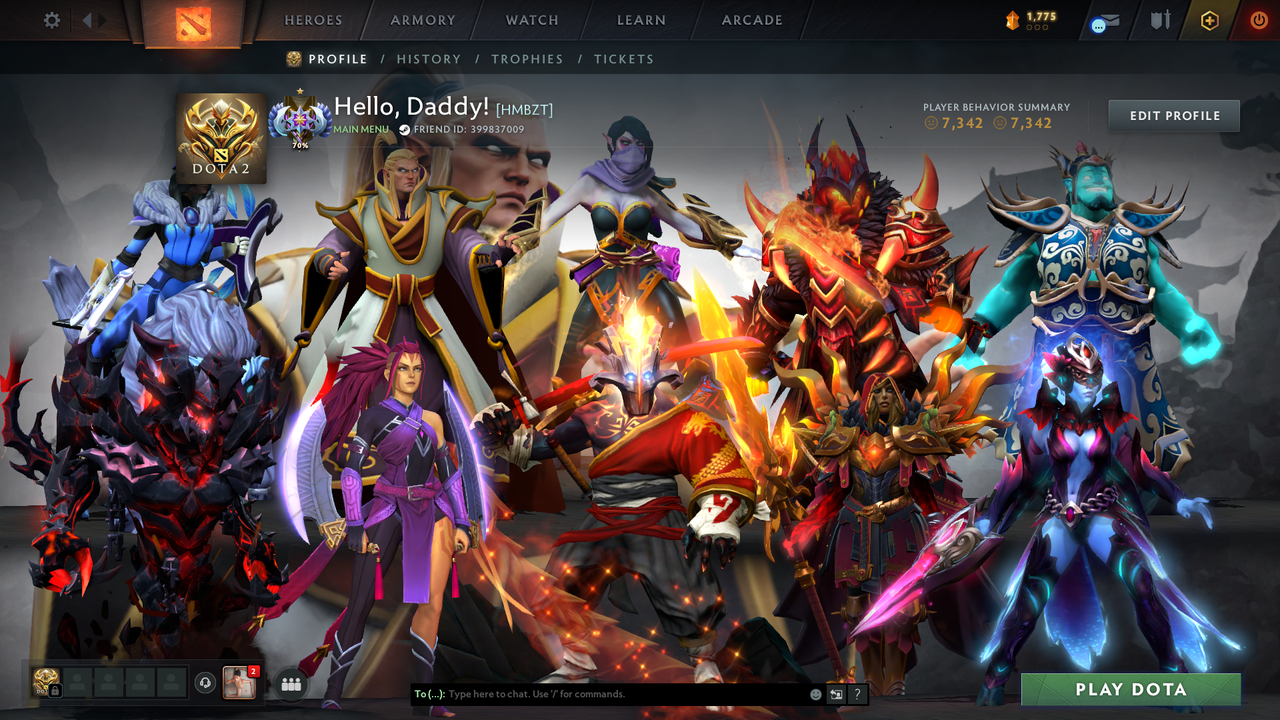Viewport: 1280px width, 720px height.
Task: Click the chat input field to type
Action: click(600, 693)
